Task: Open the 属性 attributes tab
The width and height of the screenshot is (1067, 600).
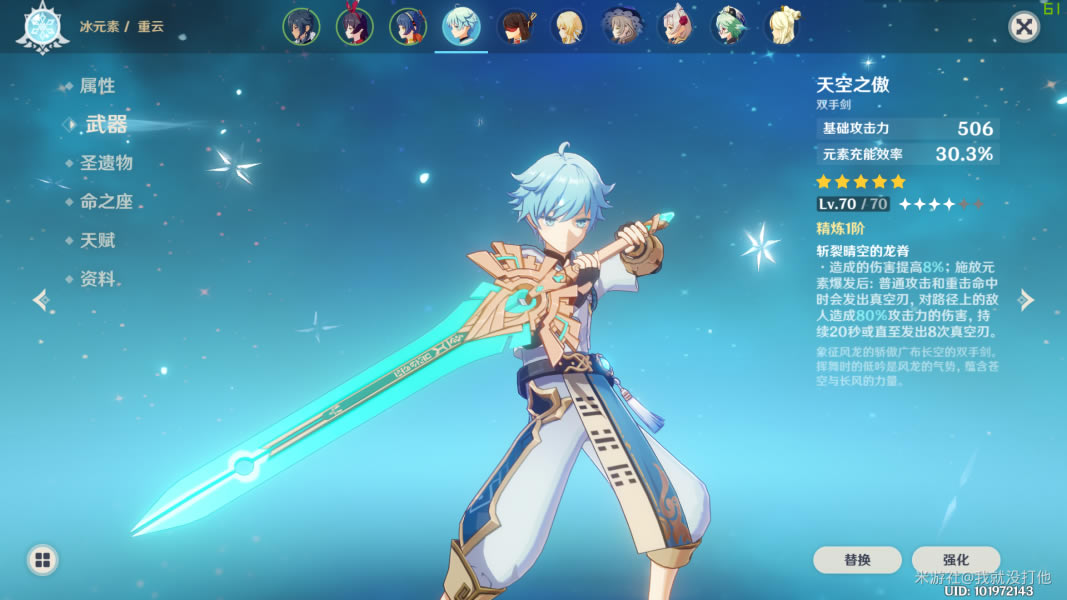Action: tap(97, 86)
